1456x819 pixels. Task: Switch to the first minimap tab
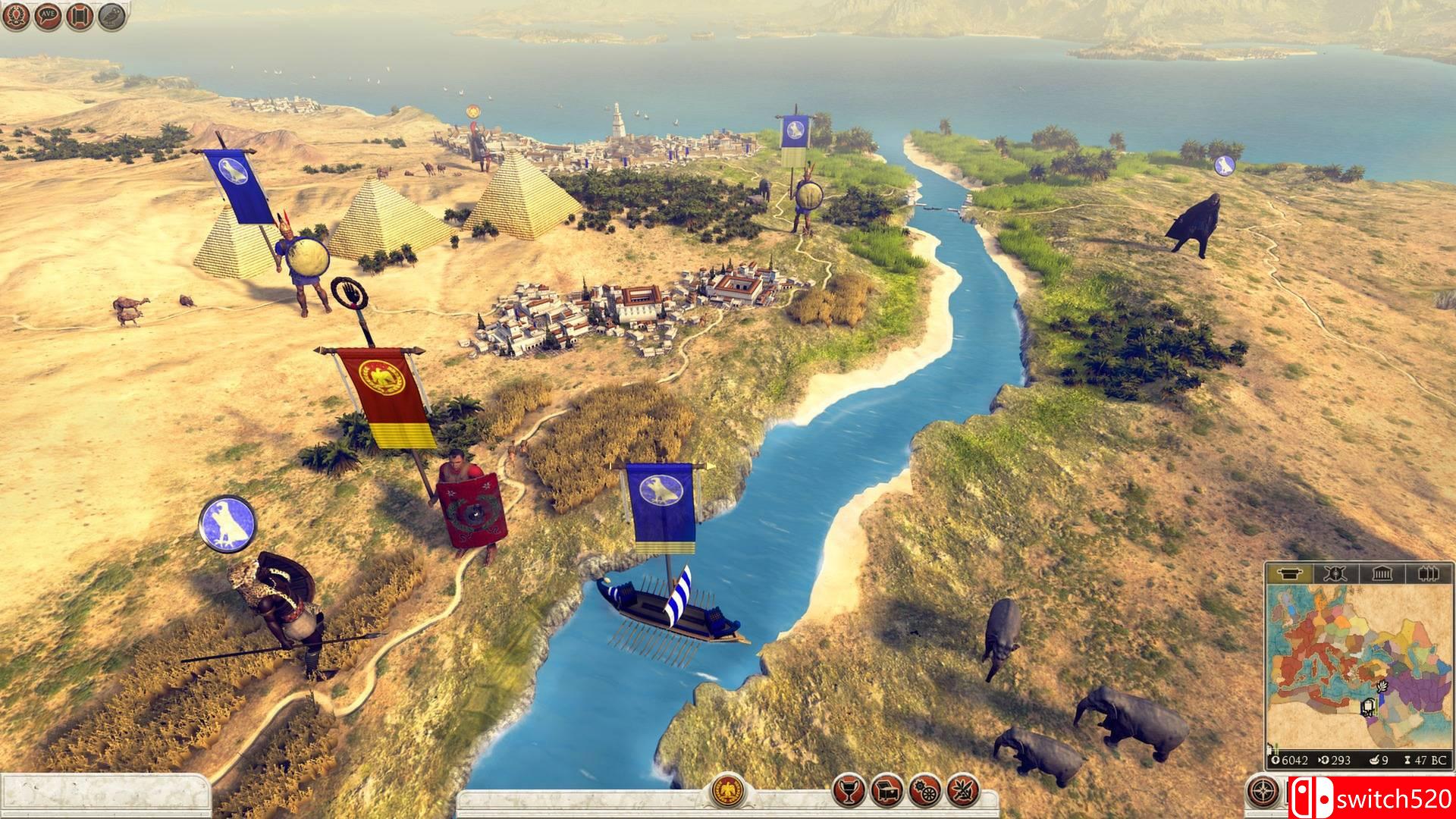coord(1289,574)
